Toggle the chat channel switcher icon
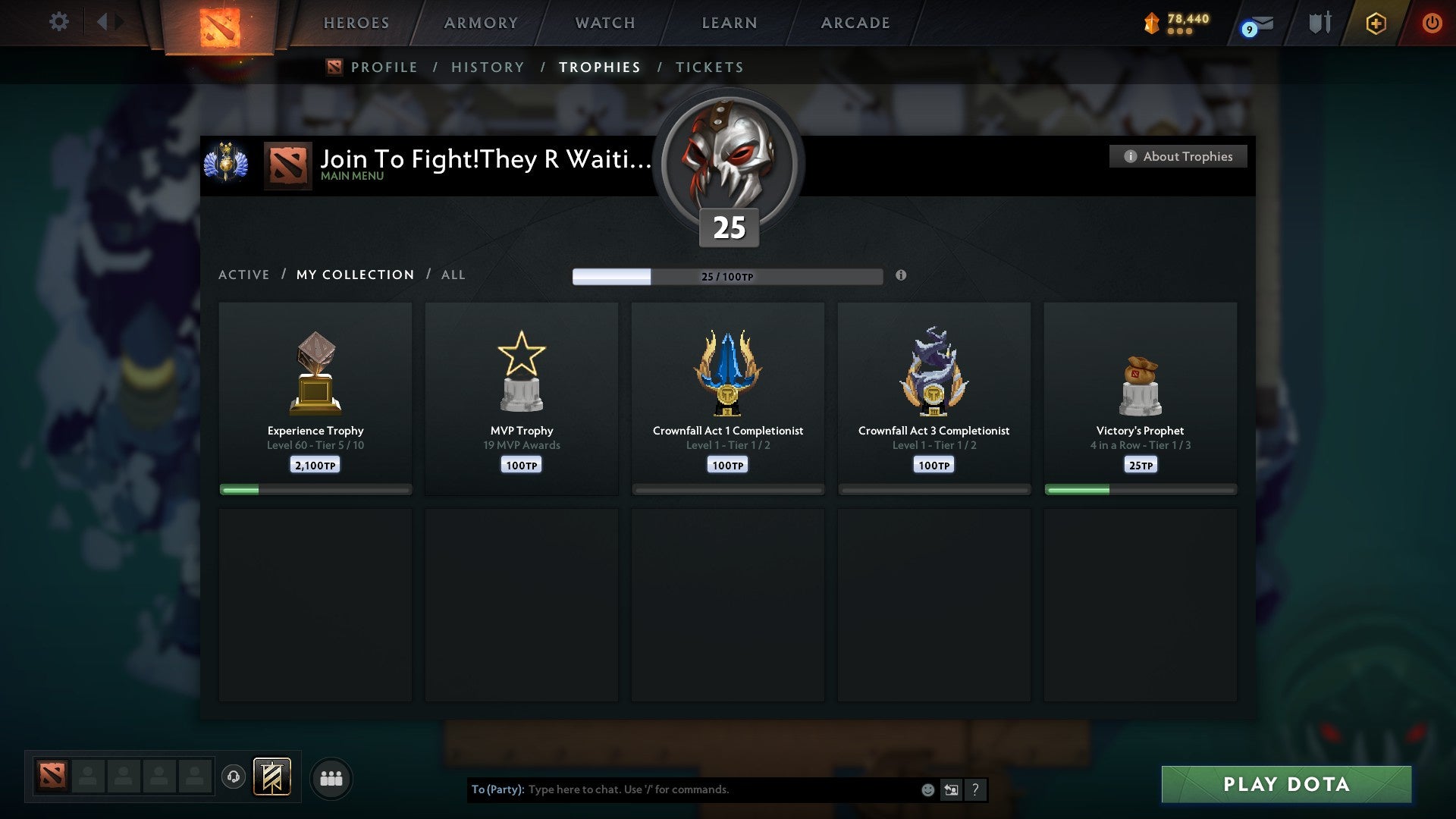This screenshot has height=819, width=1456. pos(951,790)
